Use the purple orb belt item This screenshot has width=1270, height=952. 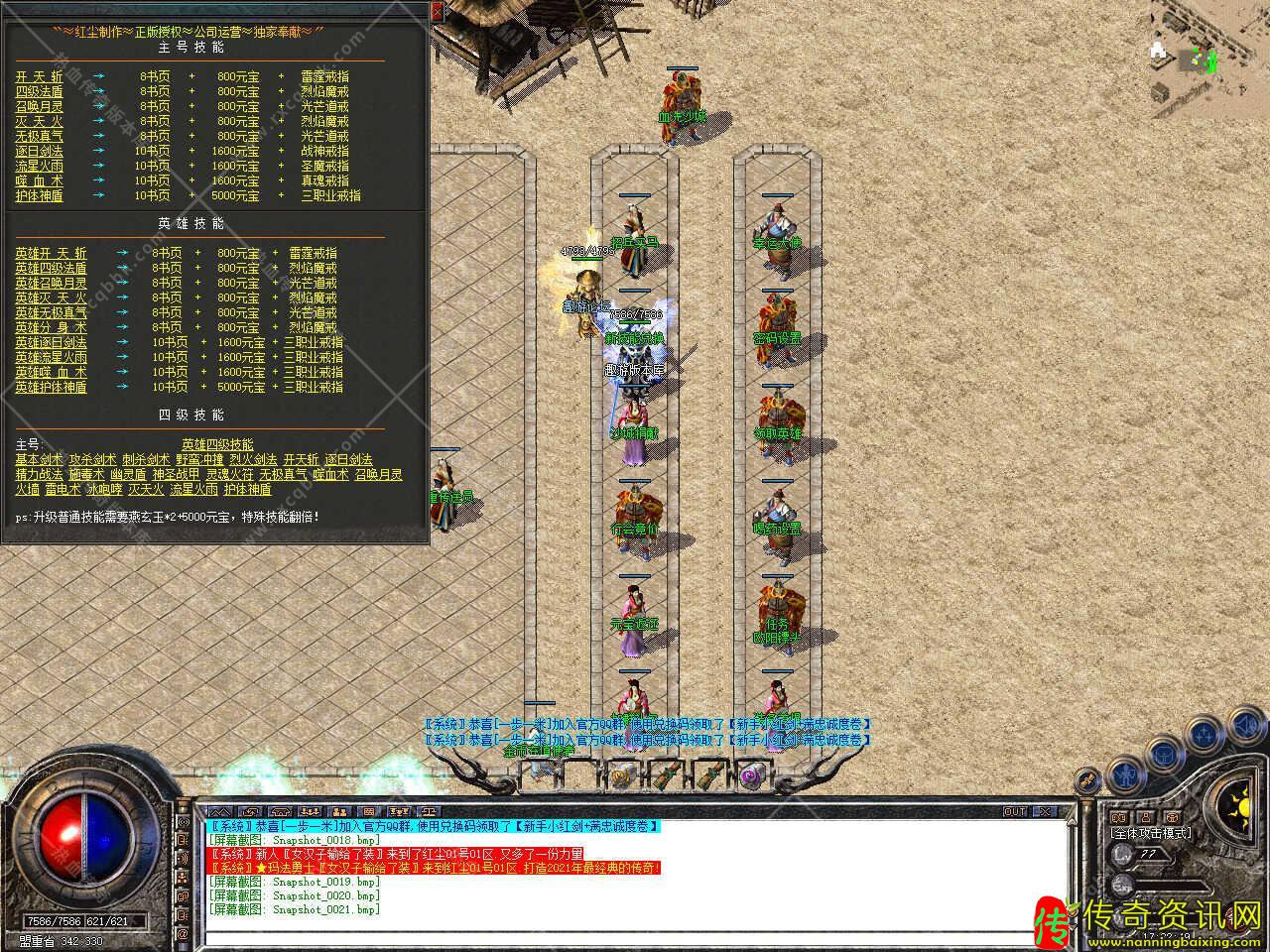(751, 775)
